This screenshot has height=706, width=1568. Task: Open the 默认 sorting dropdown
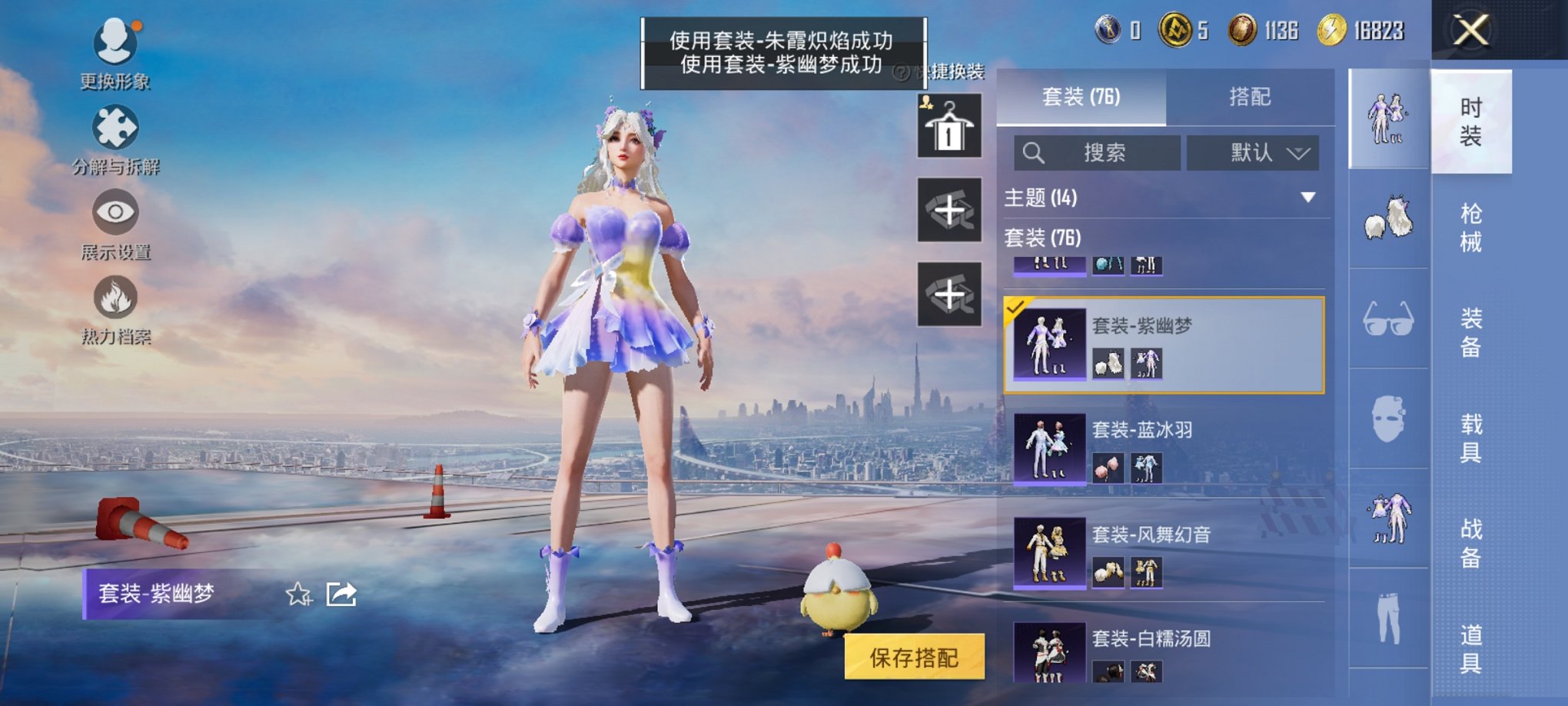[1253, 153]
